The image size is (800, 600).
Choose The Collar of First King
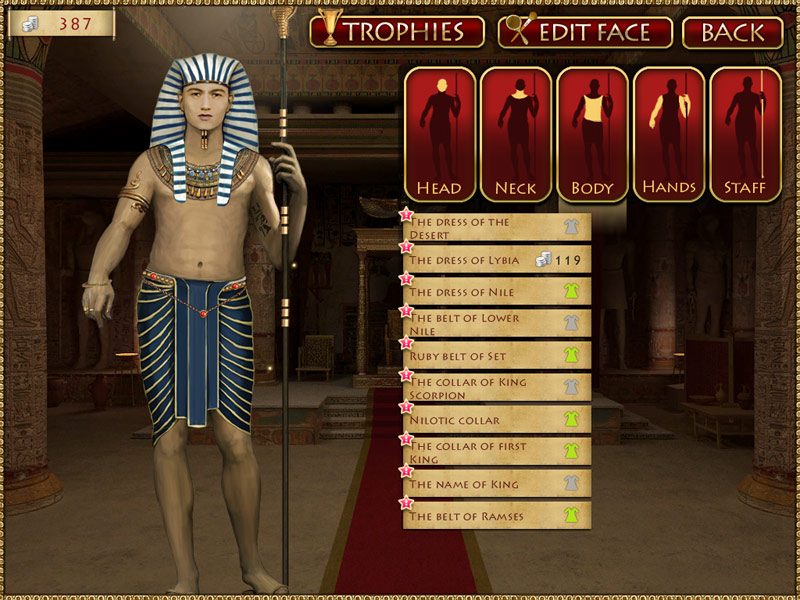(497, 452)
